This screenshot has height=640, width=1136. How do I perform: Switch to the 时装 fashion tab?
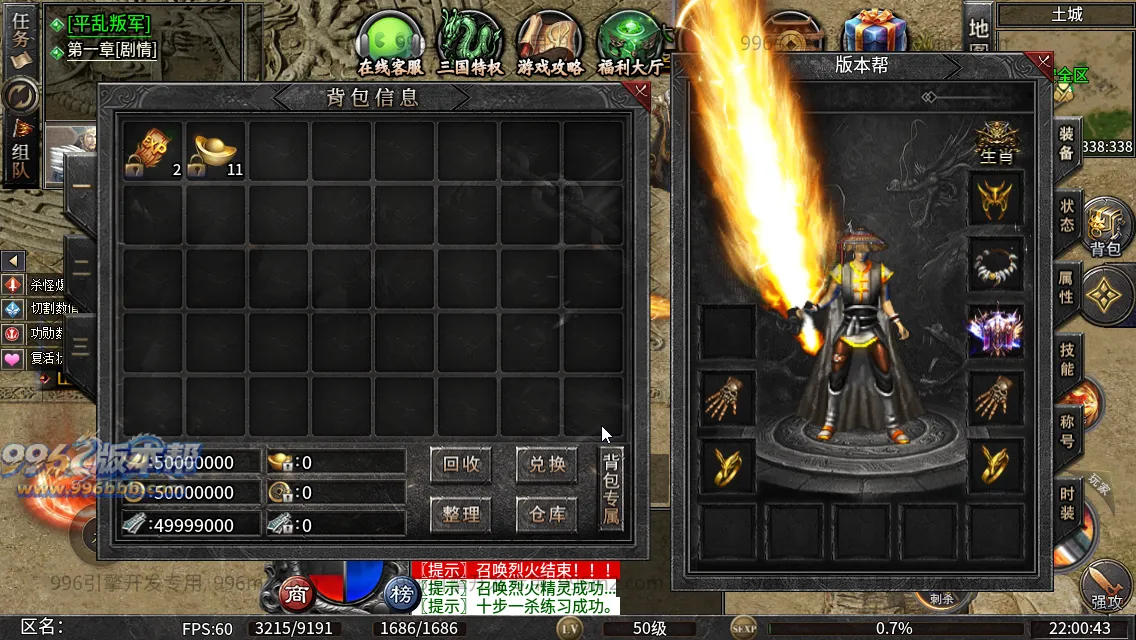coord(1066,500)
